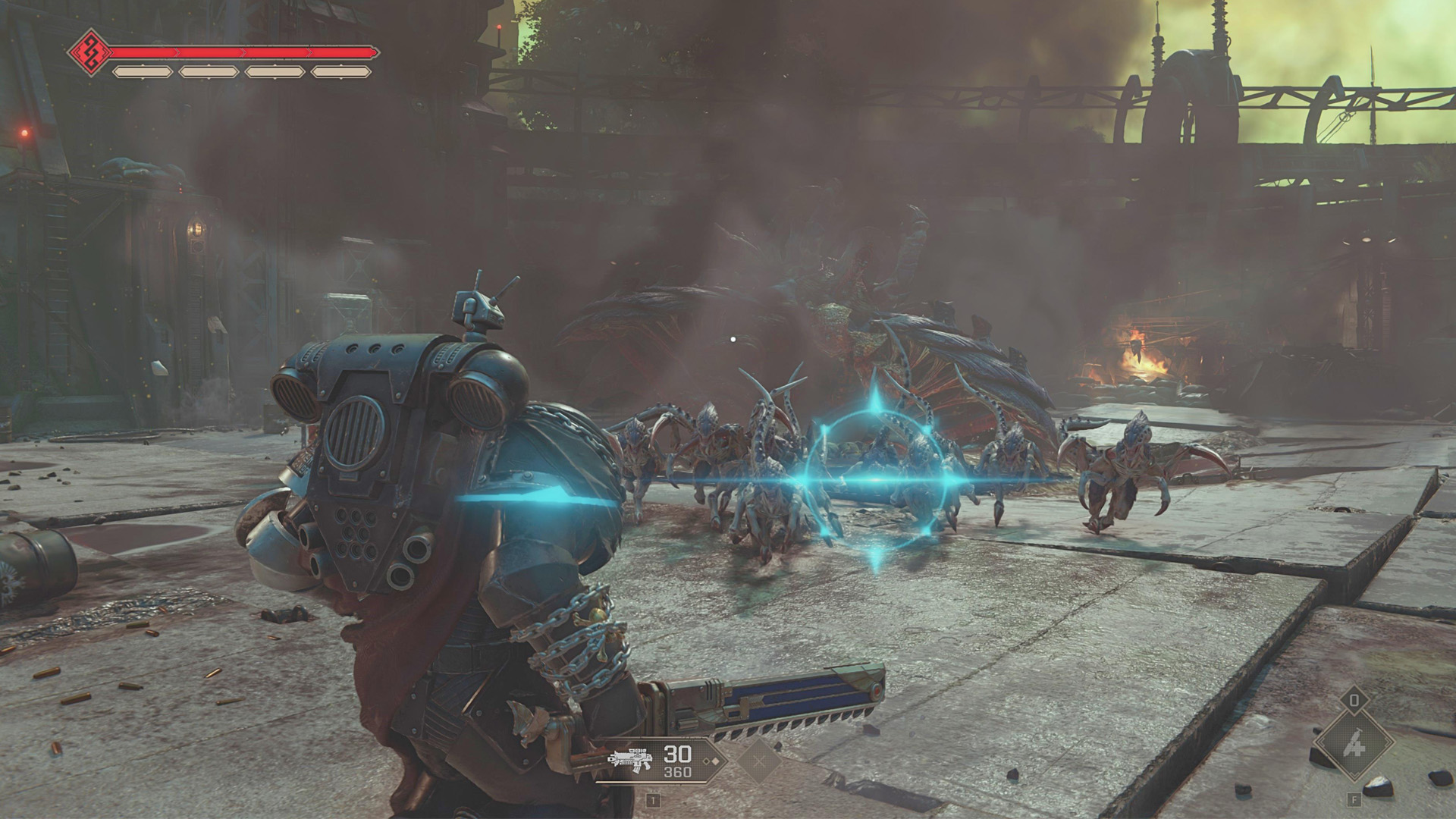Click the empty equipment diamond beside ammo counter

[760, 762]
